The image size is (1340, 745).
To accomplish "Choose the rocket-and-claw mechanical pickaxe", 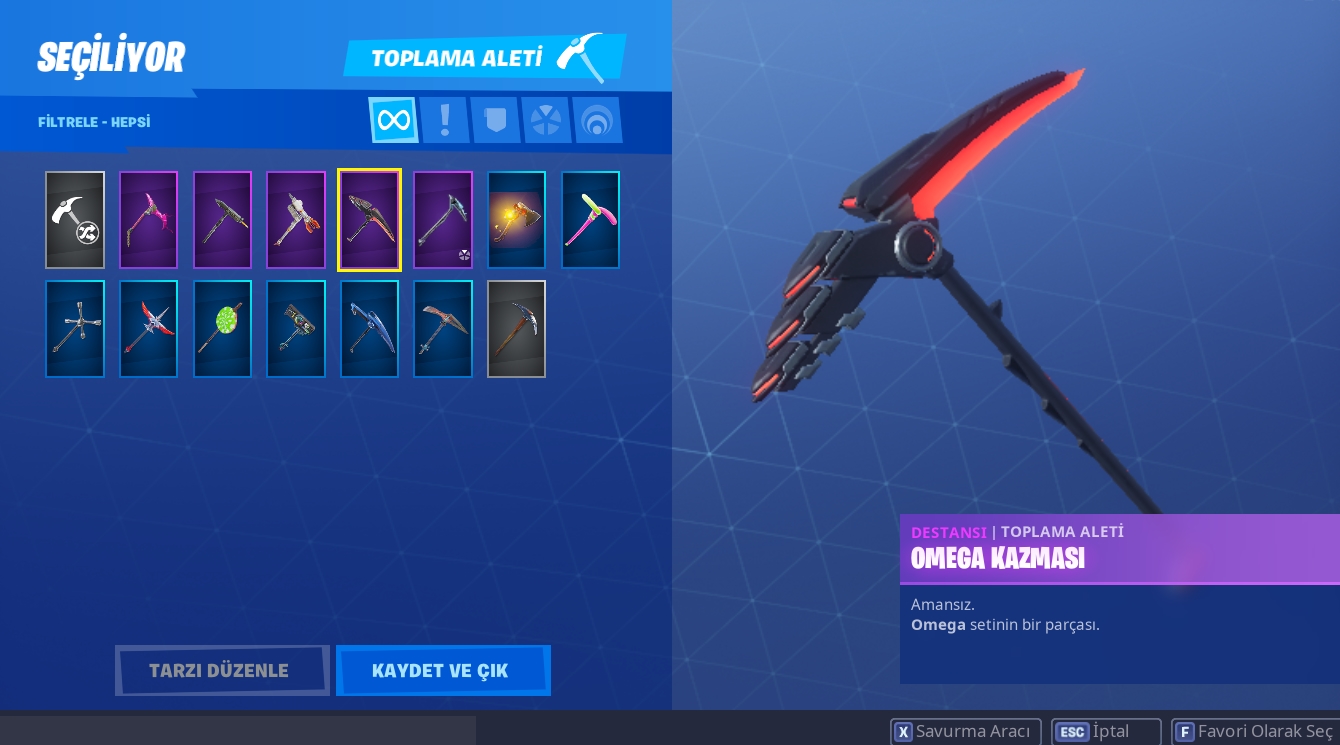I will [296, 220].
